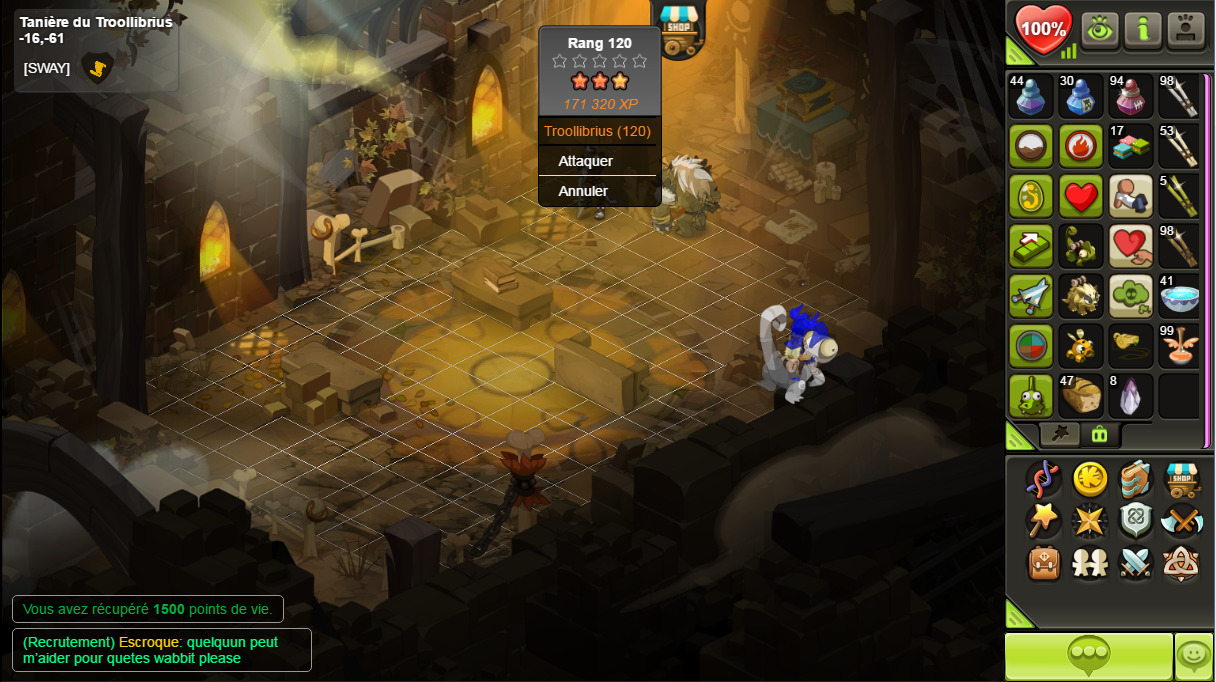Toggle the green eye button
Image resolution: width=1216 pixels, height=682 pixels.
click(1100, 30)
